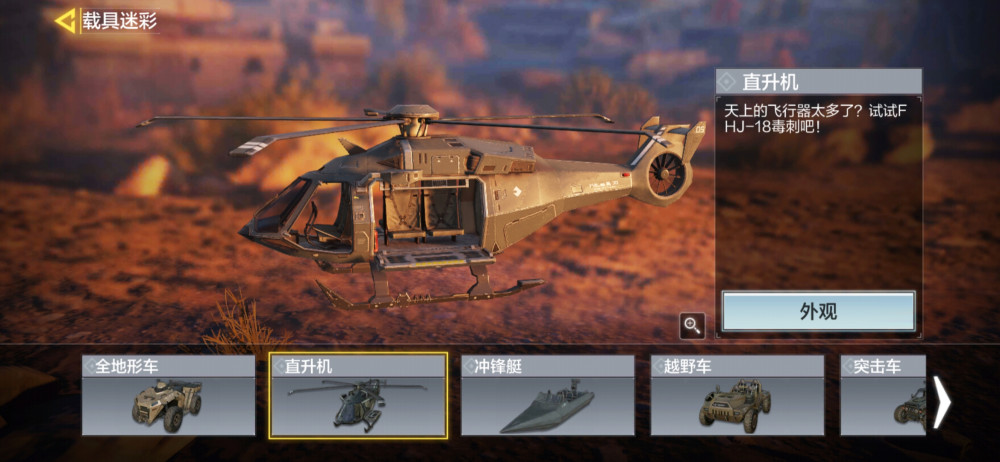Screen dimensions: 1000x462
Task: Zoom in with the magnifier icon
Action: [692, 324]
